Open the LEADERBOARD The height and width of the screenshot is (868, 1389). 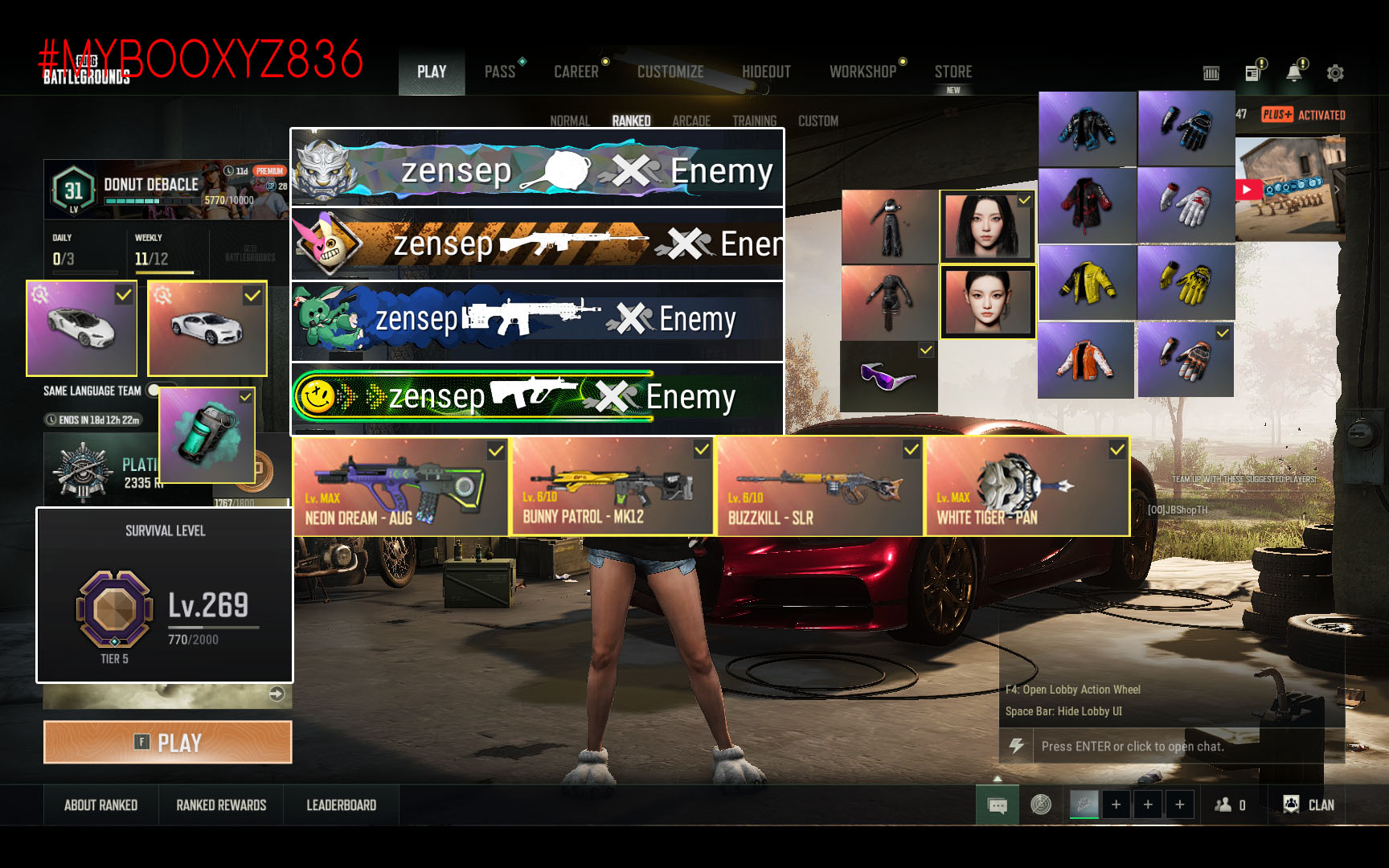(341, 805)
